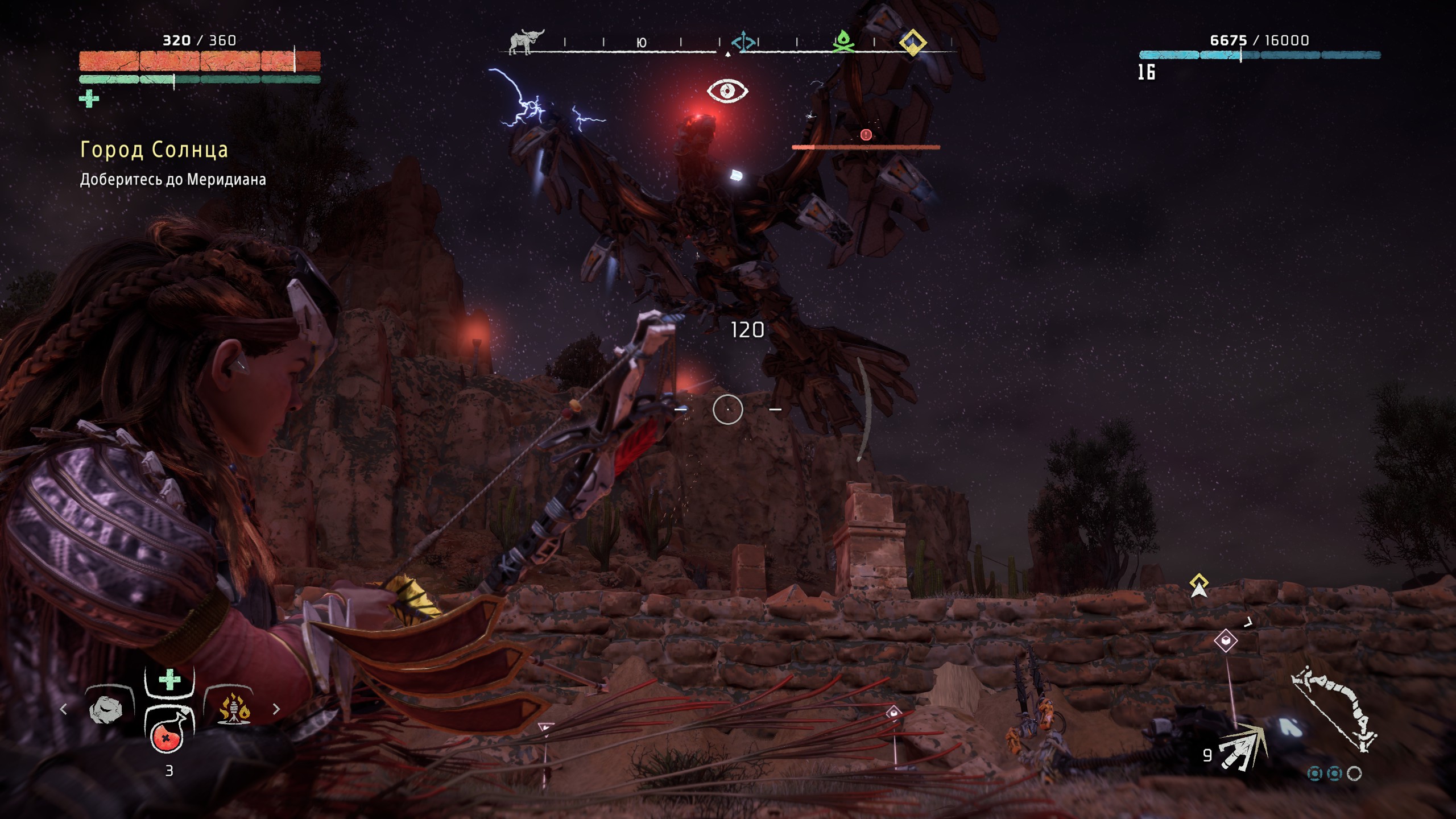Image resolution: width=1456 pixels, height=819 pixels.
Task: Open the Город Солнца quest tracker
Action: pyautogui.click(x=154, y=150)
